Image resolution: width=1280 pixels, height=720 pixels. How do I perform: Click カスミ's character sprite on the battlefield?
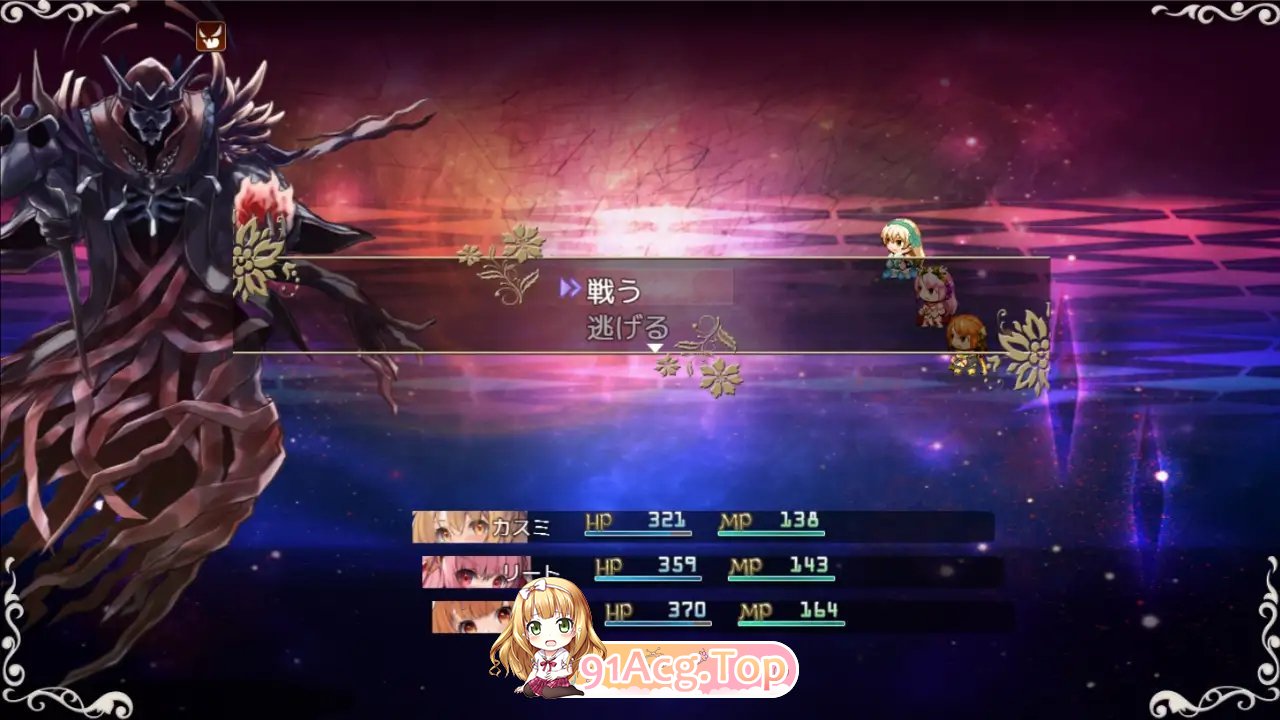point(901,248)
